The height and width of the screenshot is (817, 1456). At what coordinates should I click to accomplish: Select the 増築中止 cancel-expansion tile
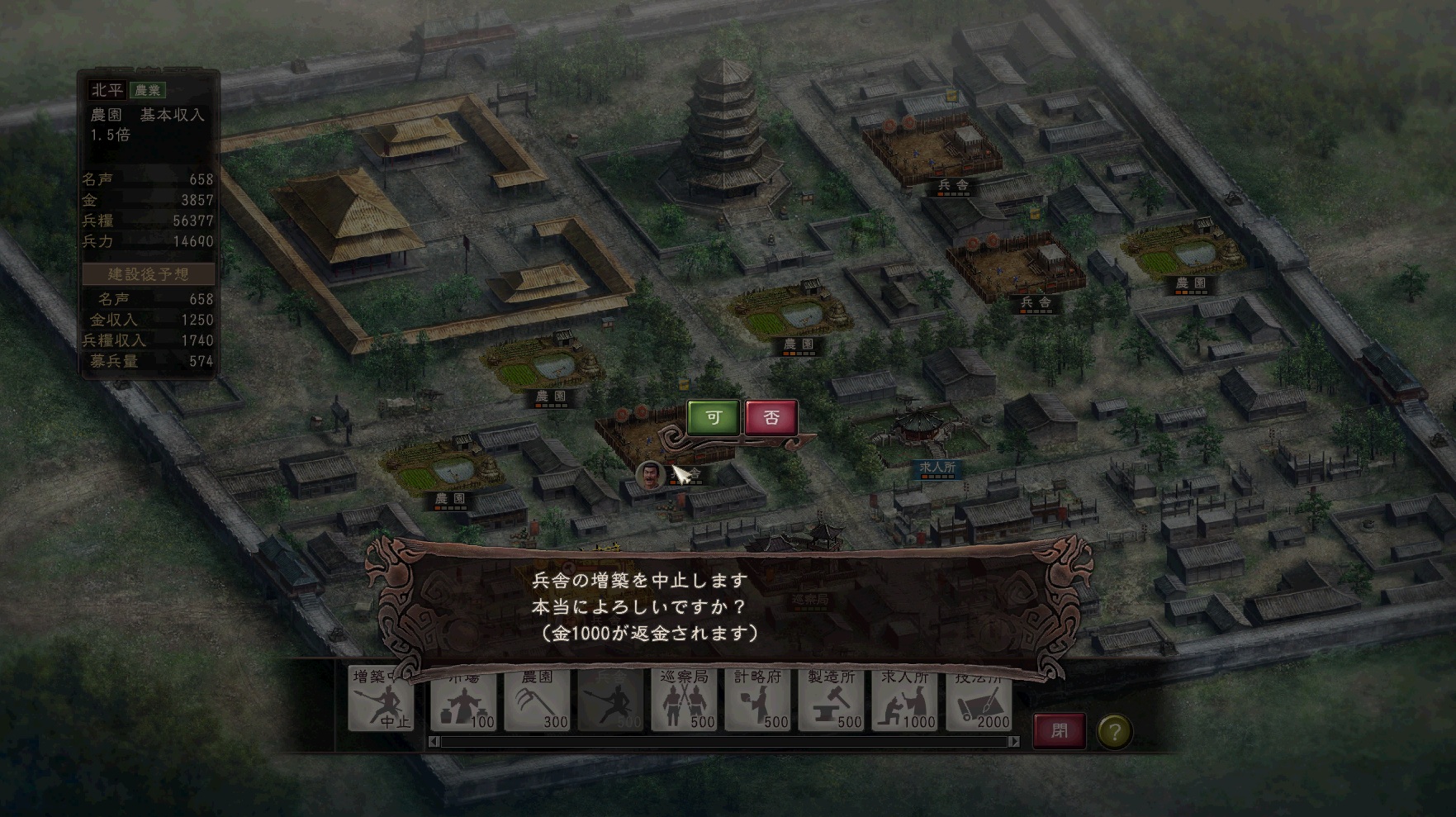(x=381, y=701)
